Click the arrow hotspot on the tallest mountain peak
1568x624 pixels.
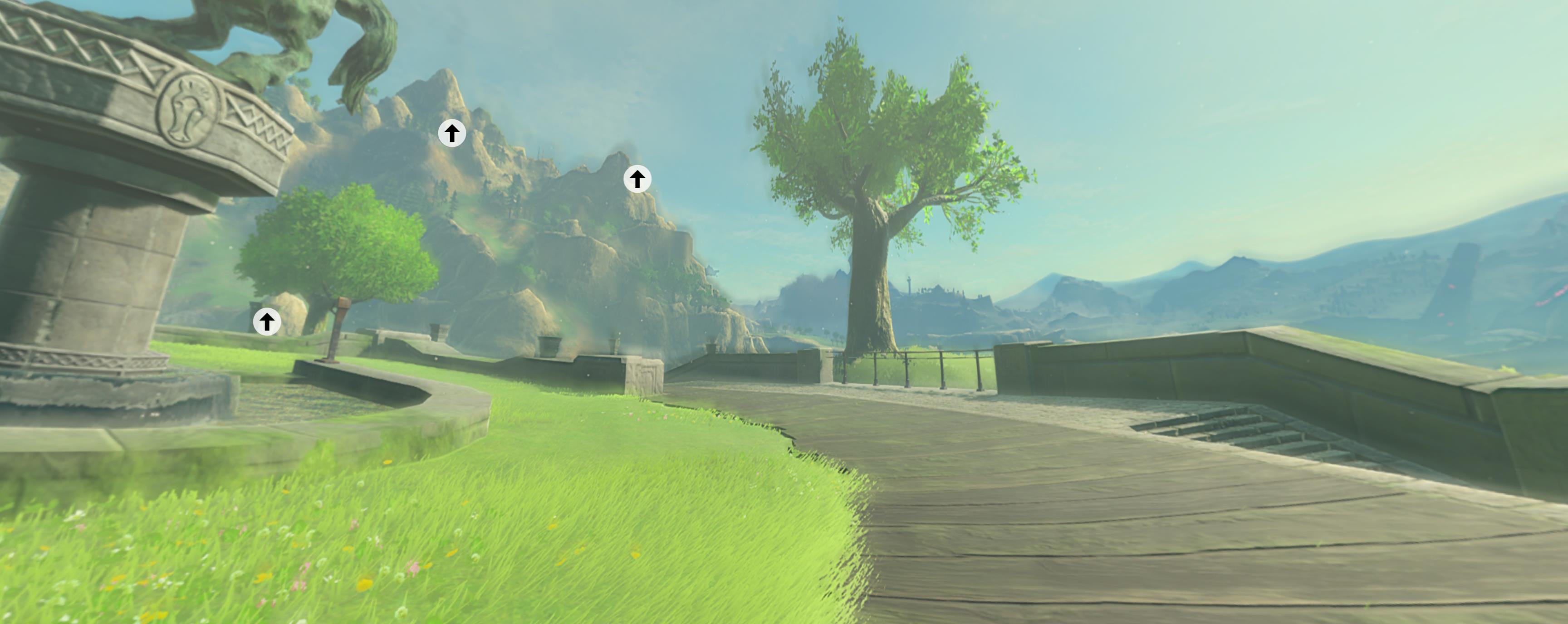pyautogui.click(x=451, y=133)
